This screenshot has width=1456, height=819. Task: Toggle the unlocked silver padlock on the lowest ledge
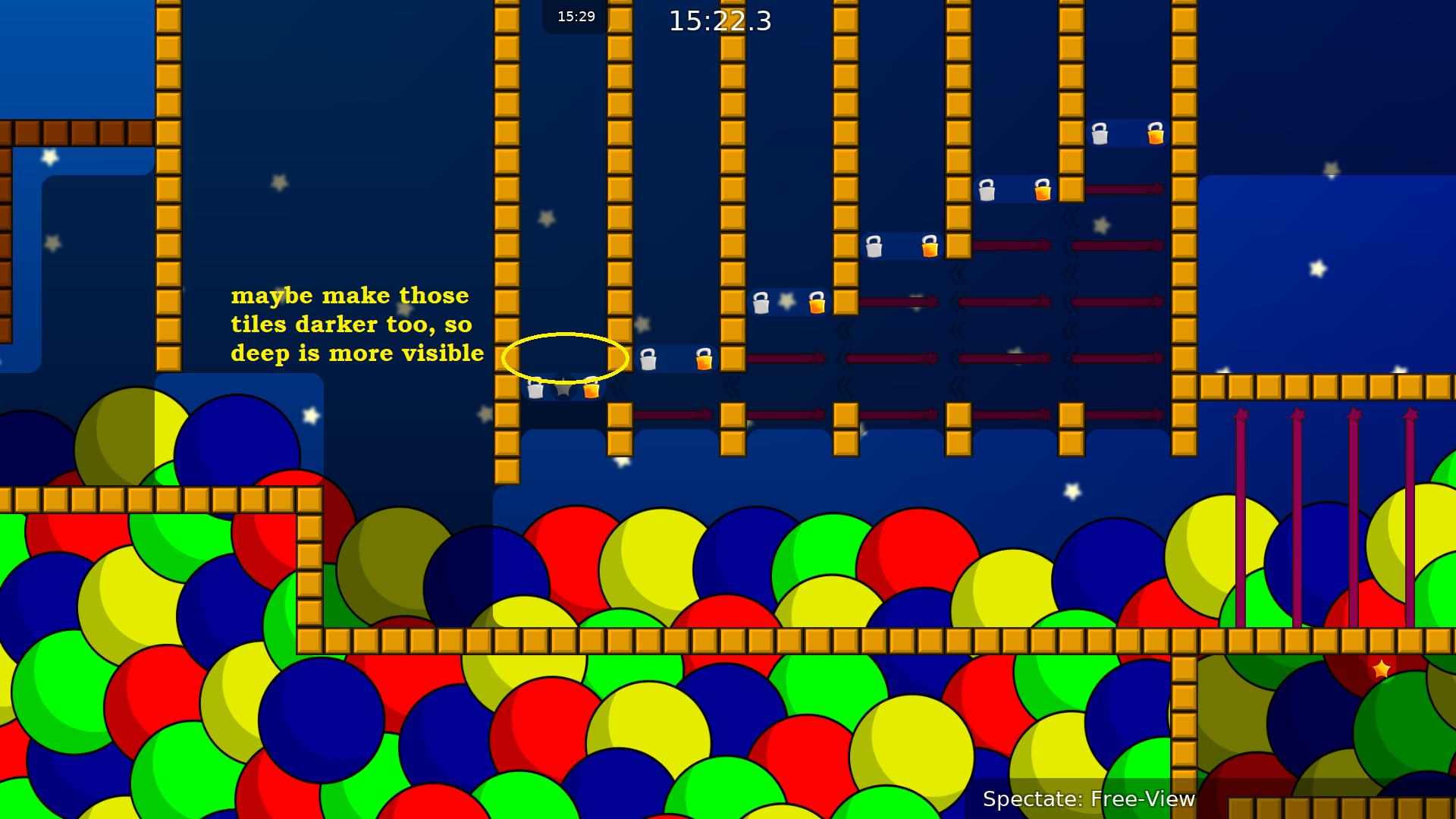click(x=534, y=389)
